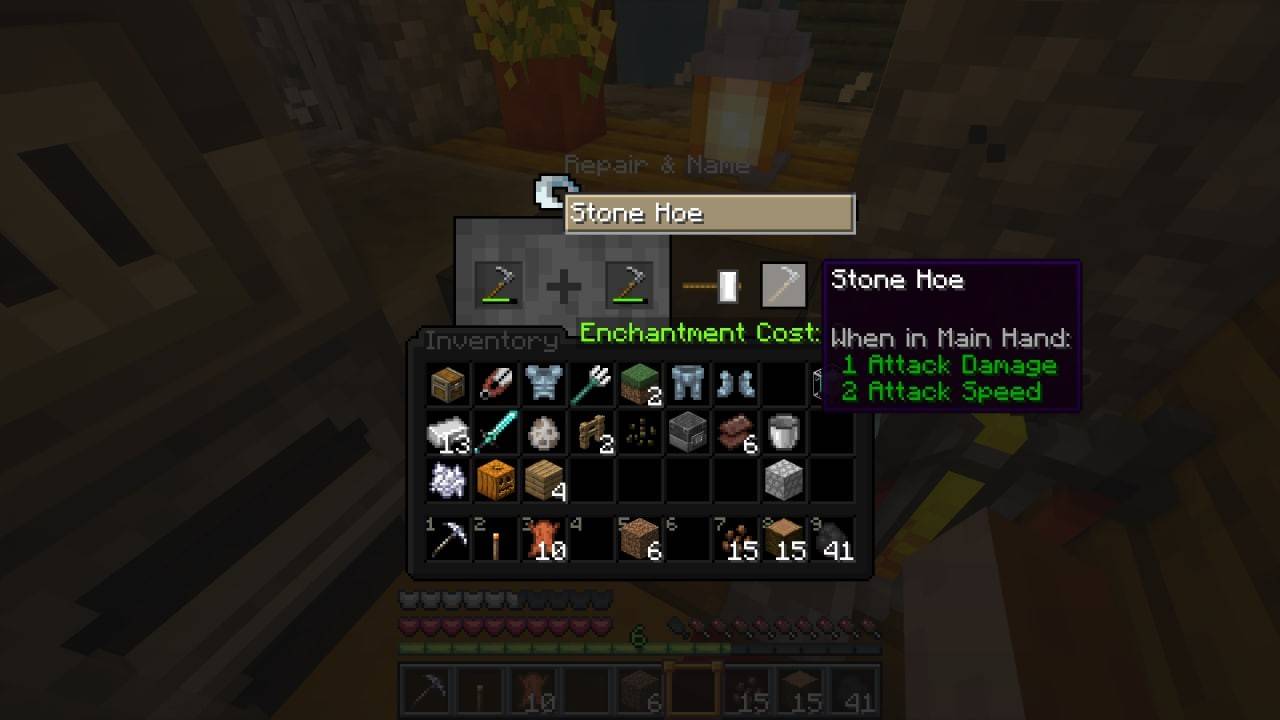Select the diamond sword
1280x720 pixels.
[x=495, y=431]
